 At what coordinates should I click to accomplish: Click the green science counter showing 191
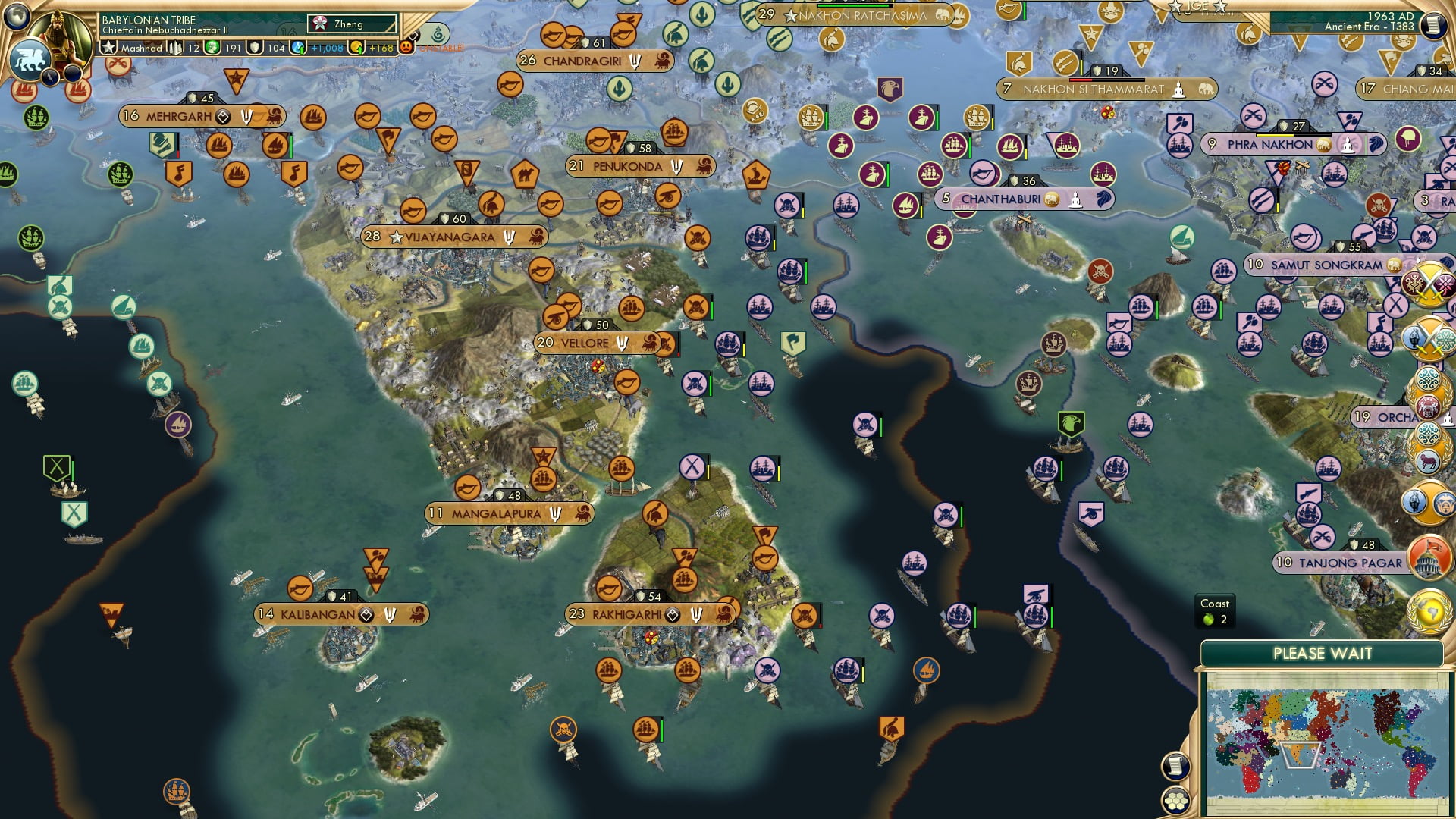click(221, 48)
